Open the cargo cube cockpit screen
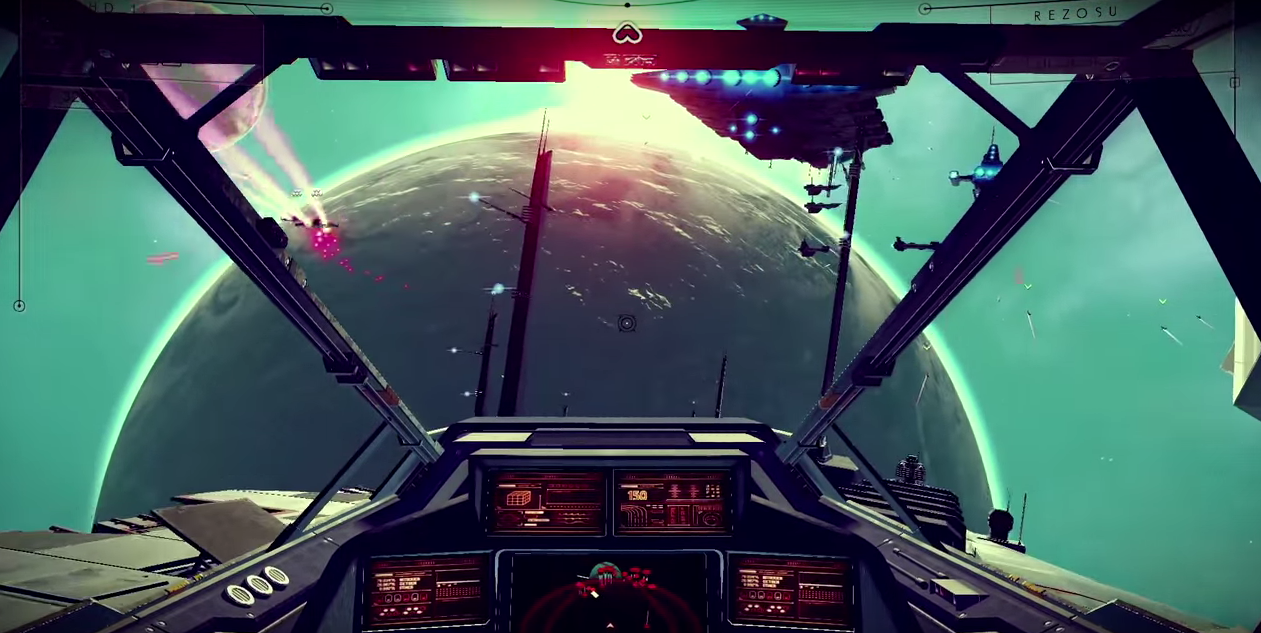1261x633 pixels. [548, 500]
